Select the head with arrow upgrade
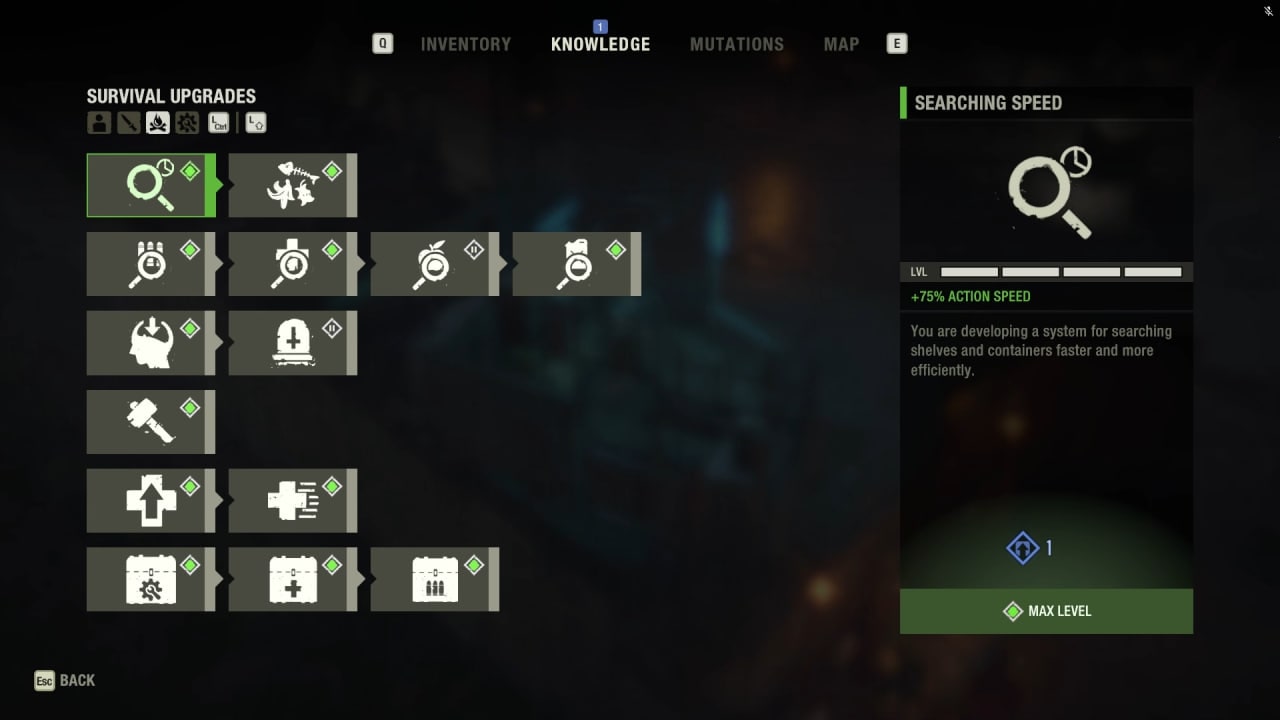The width and height of the screenshot is (1280, 720). tap(150, 342)
